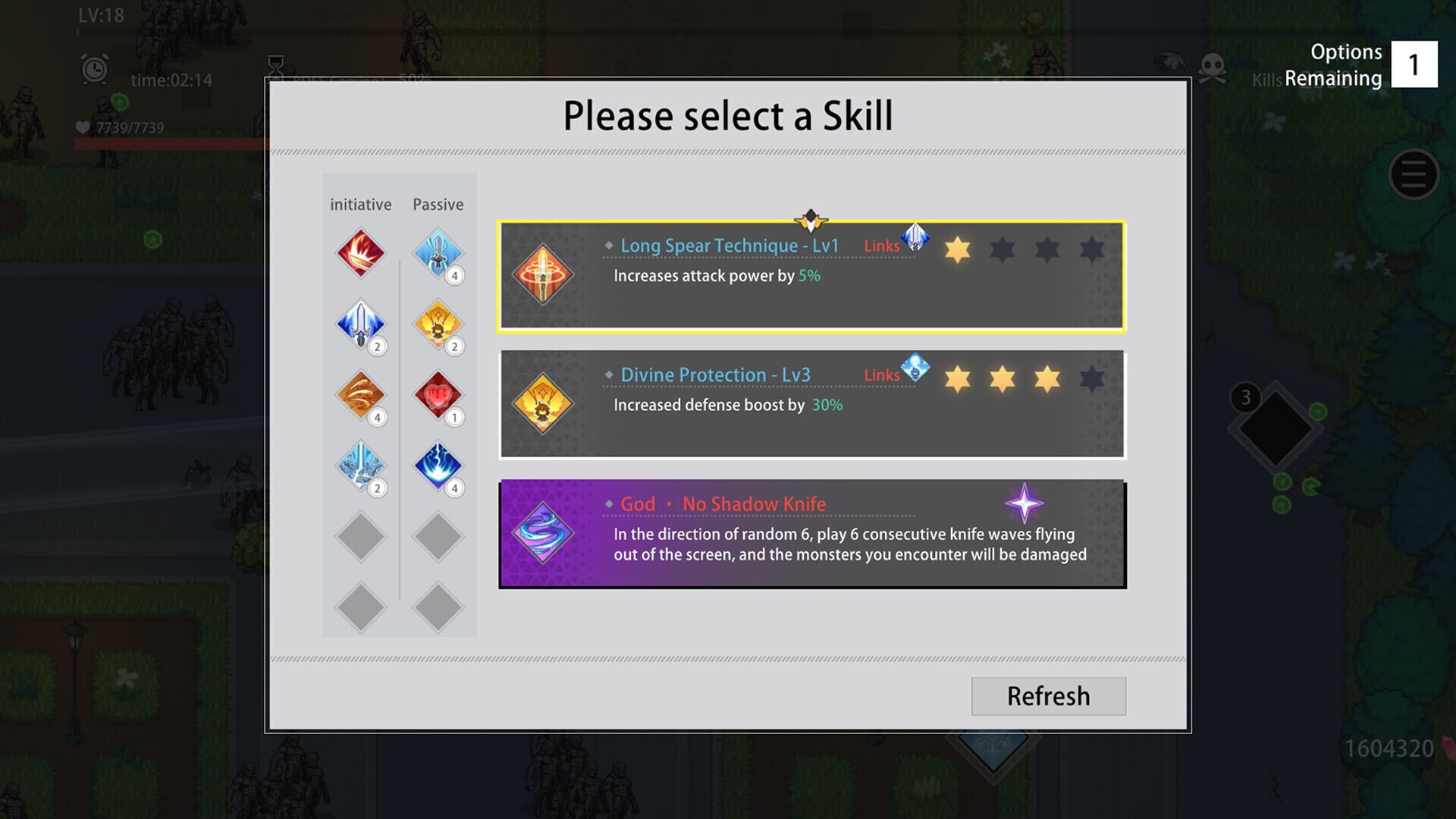1456x819 pixels.
Task: Switch to the initiative skills column
Action: (359, 204)
